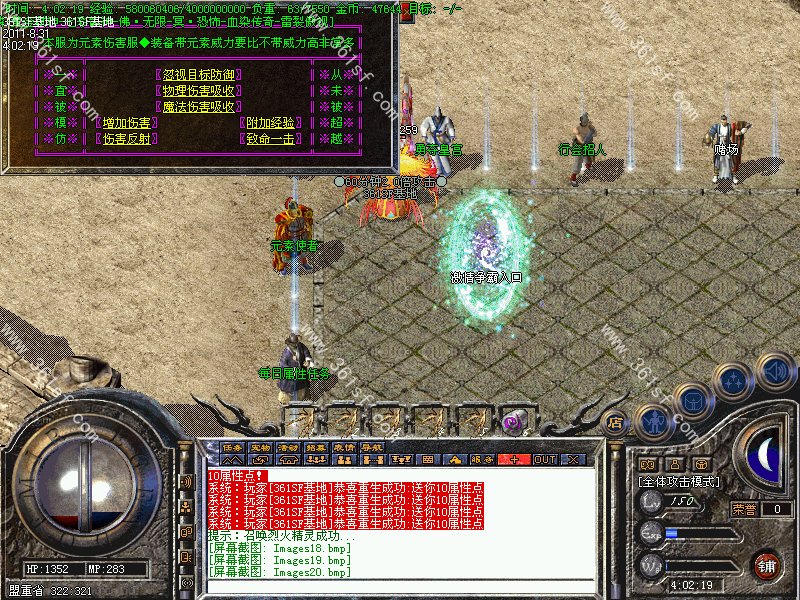Open the 宠物 pet tab
This screenshot has height=600, width=800.
260,447
